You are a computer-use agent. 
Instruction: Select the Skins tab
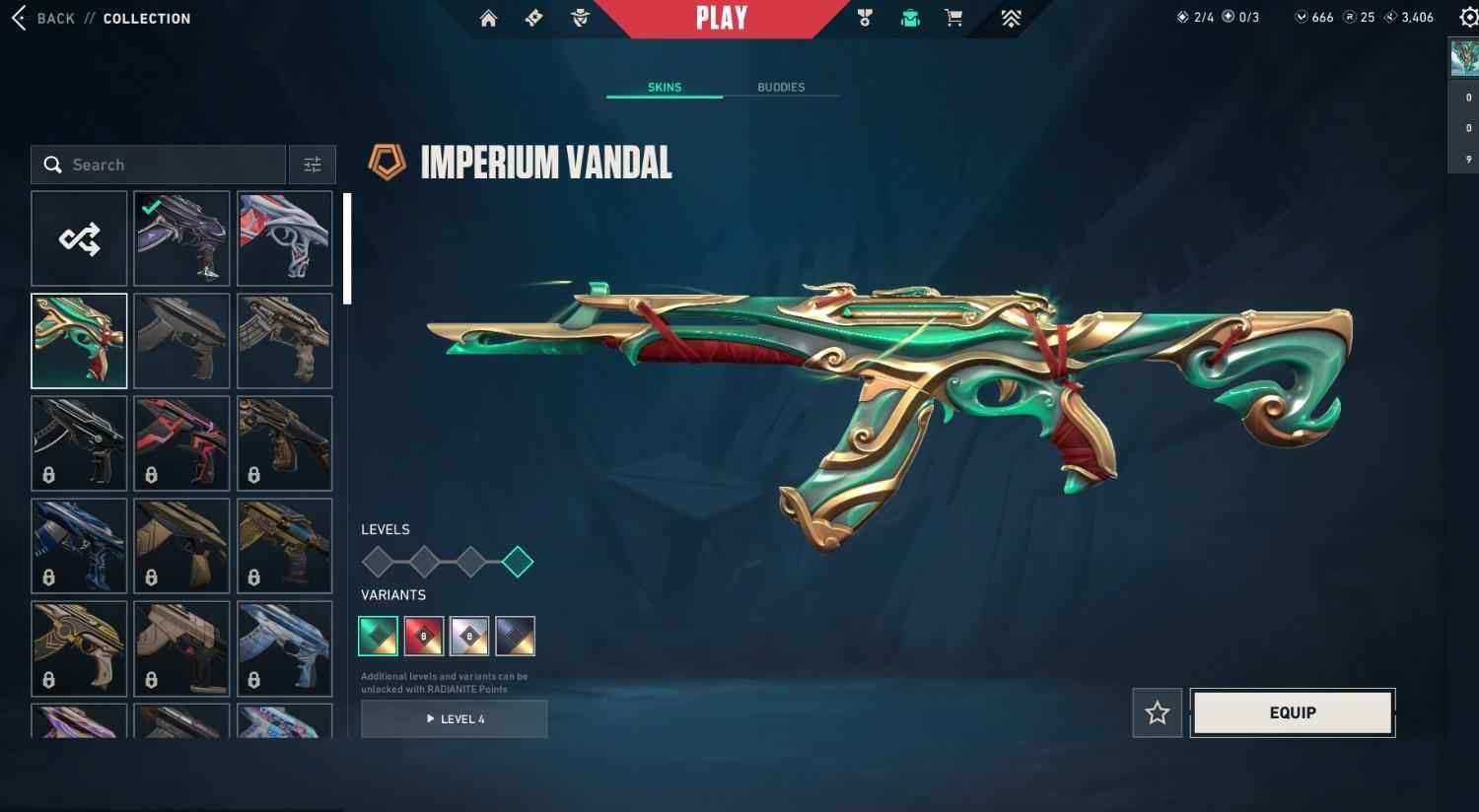[665, 88]
